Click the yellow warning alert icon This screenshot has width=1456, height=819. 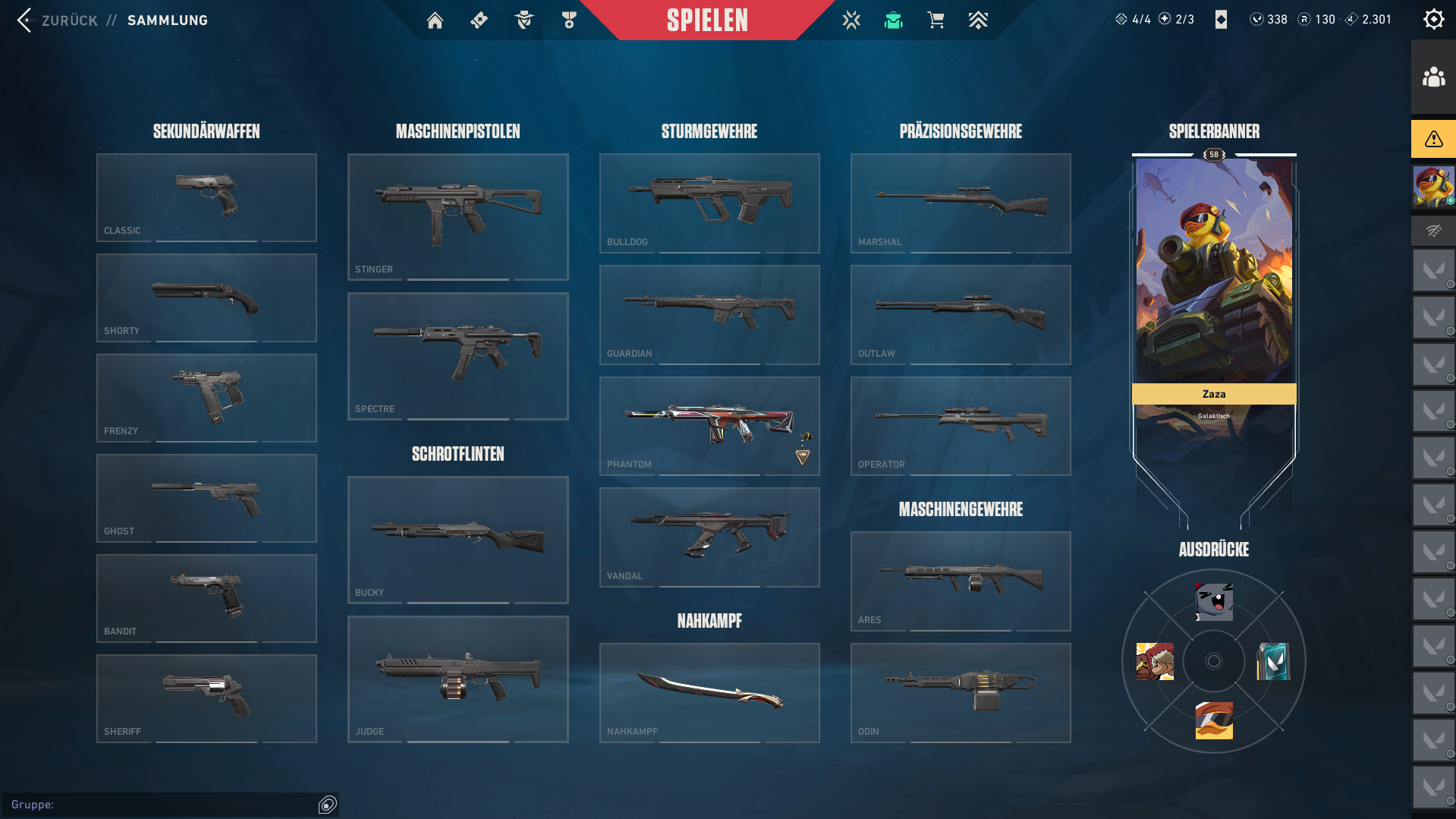(x=1433, y=139)
